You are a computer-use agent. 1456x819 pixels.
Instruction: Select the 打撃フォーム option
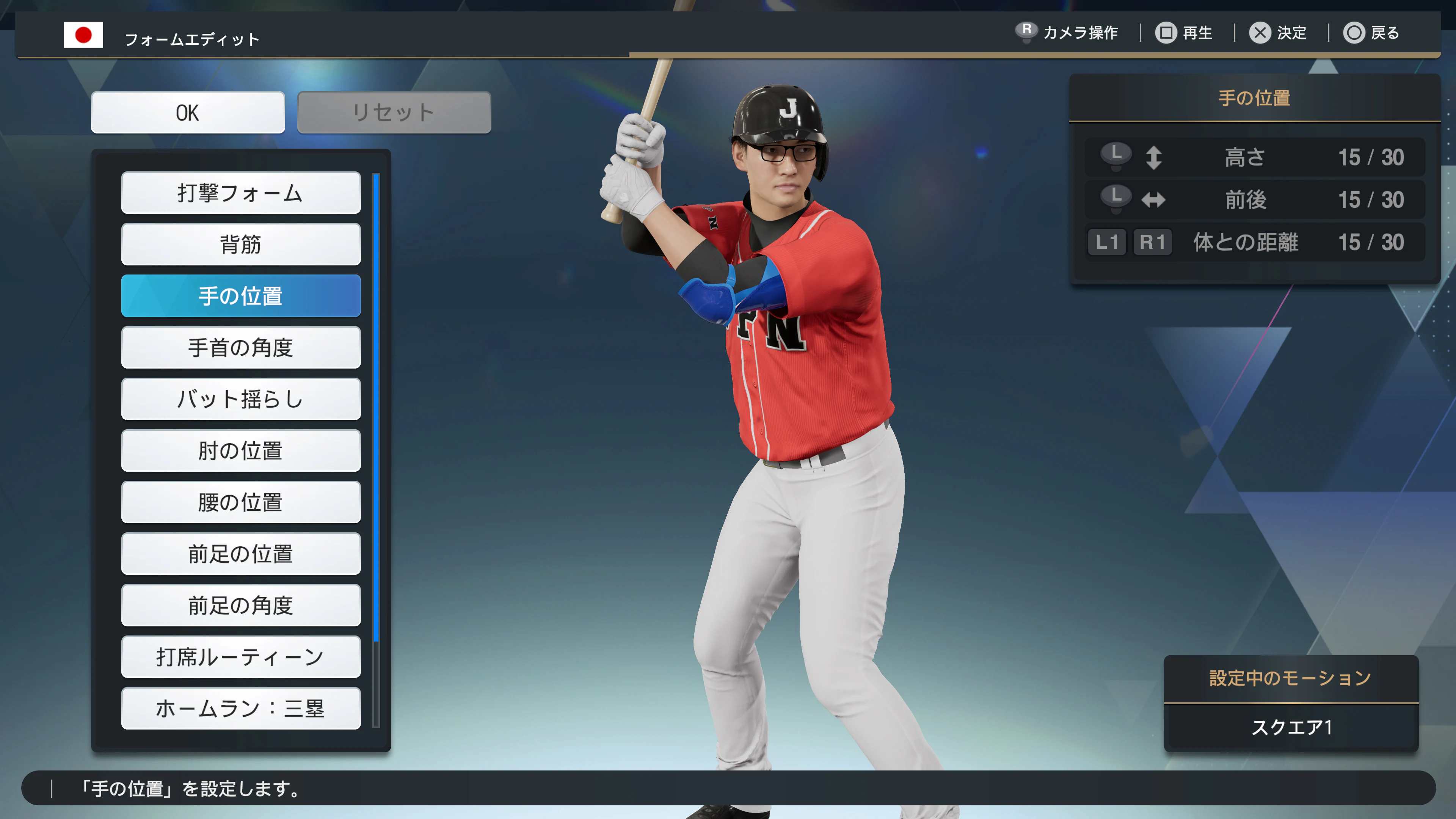[x=241, y=193]
